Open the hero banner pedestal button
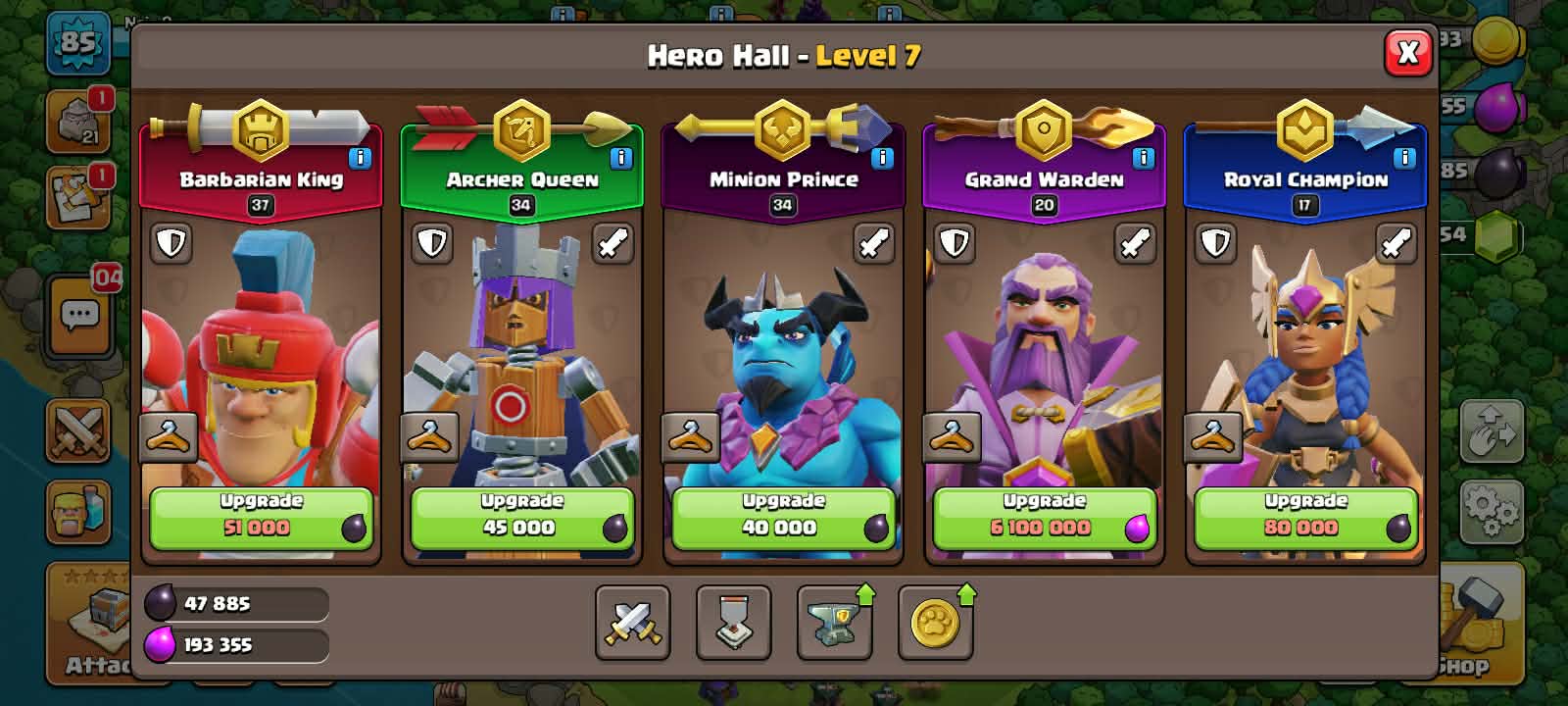1568x706 pixels. point(733,623)
